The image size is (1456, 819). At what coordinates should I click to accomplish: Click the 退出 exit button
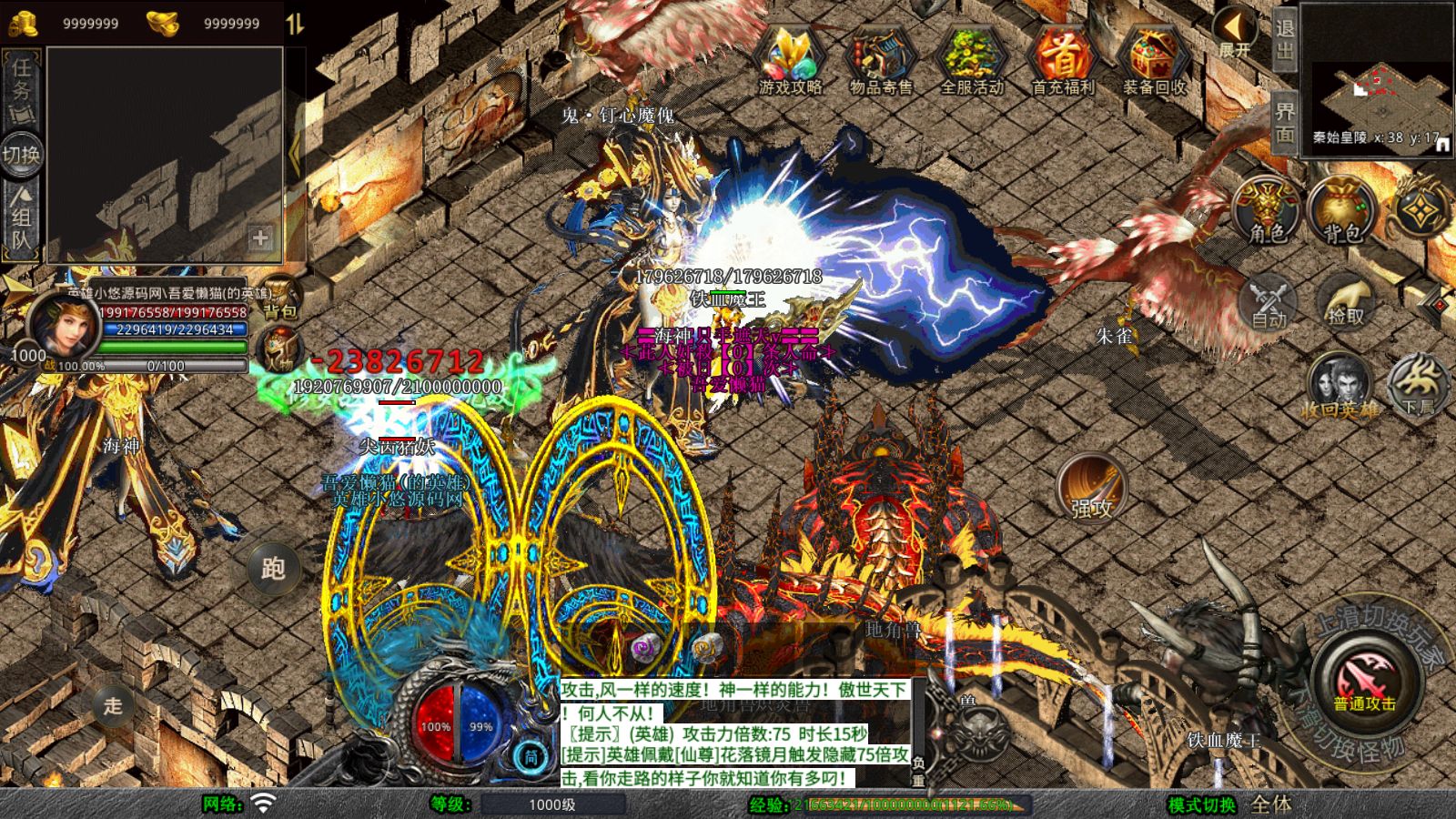pyautogui.click(x=1284, y=38)
